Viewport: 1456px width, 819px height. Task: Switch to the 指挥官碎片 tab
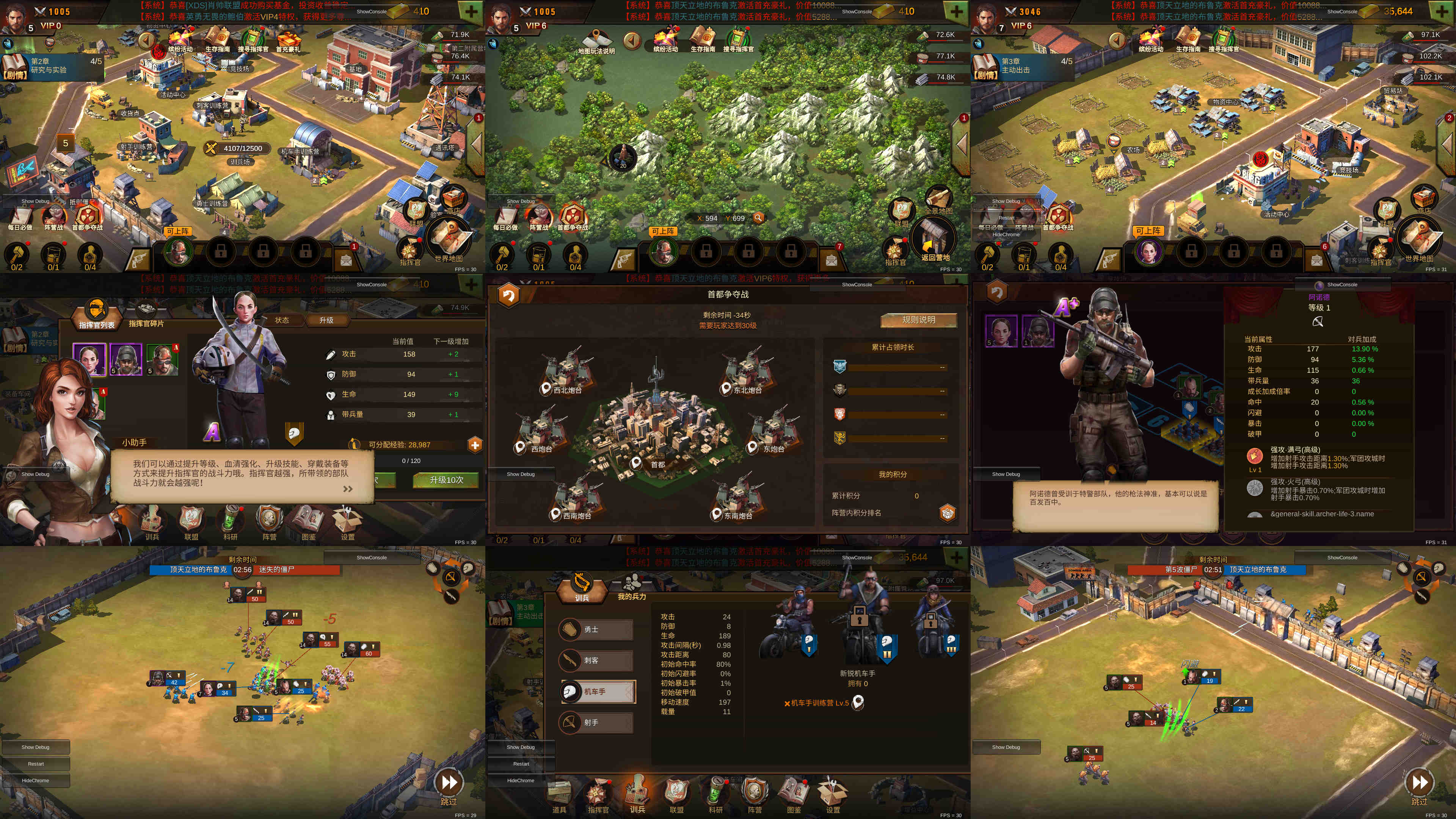coord(146,315)
